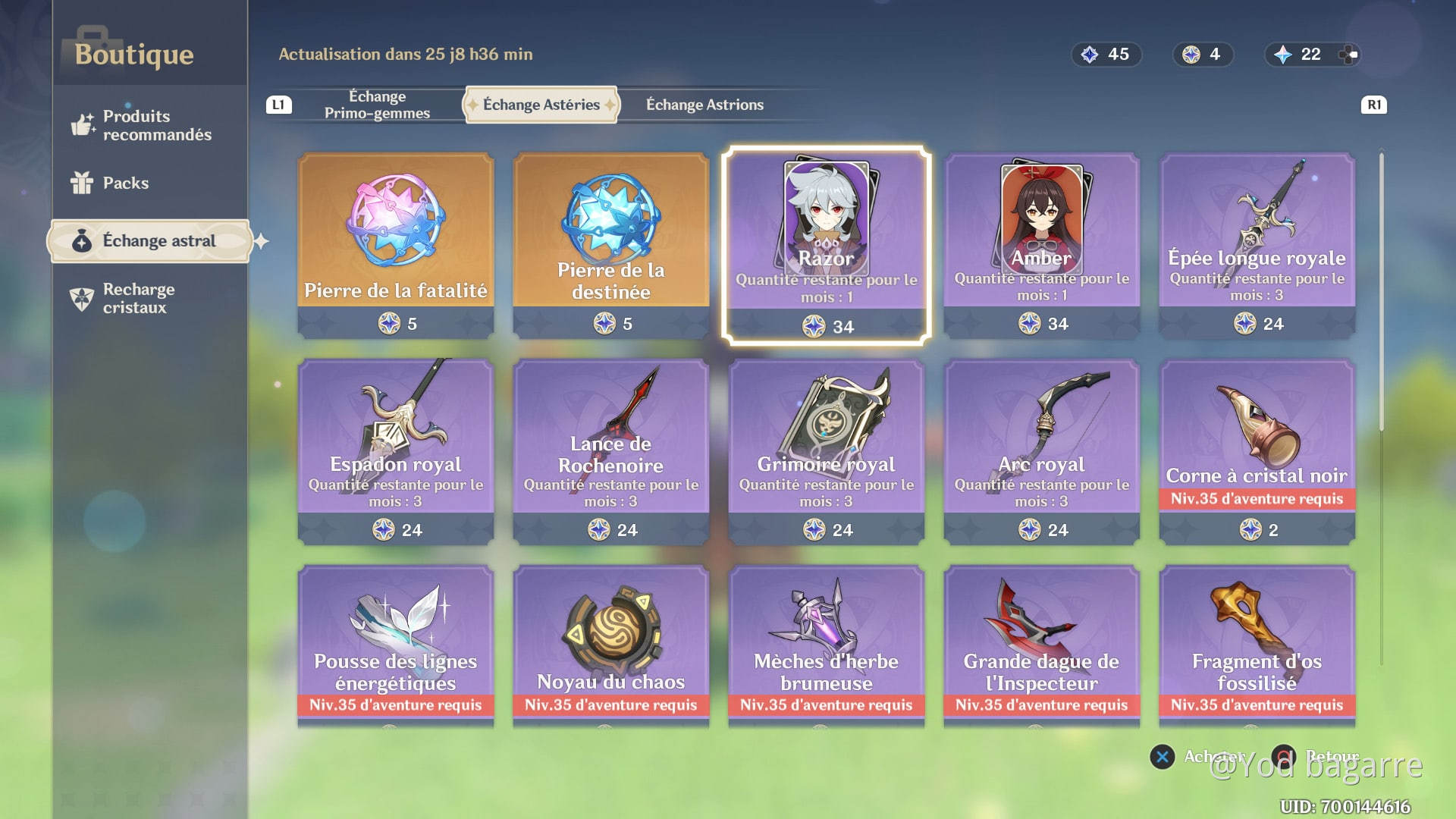Viewport: 1456px width, 819px height.
Task: Select the Échange Astéries tab
Action: pos(541,105)
